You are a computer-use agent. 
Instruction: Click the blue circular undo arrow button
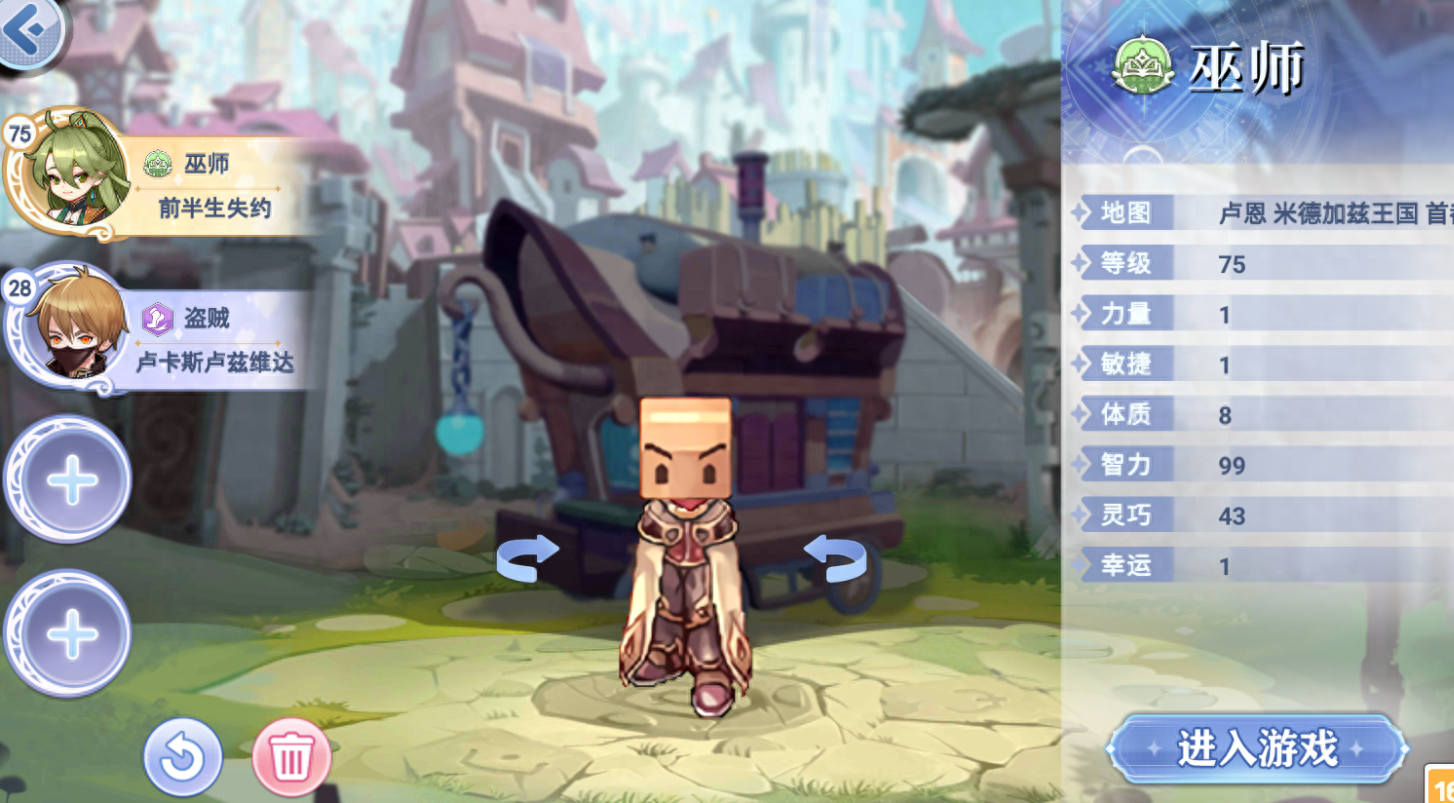click(182, 757)
